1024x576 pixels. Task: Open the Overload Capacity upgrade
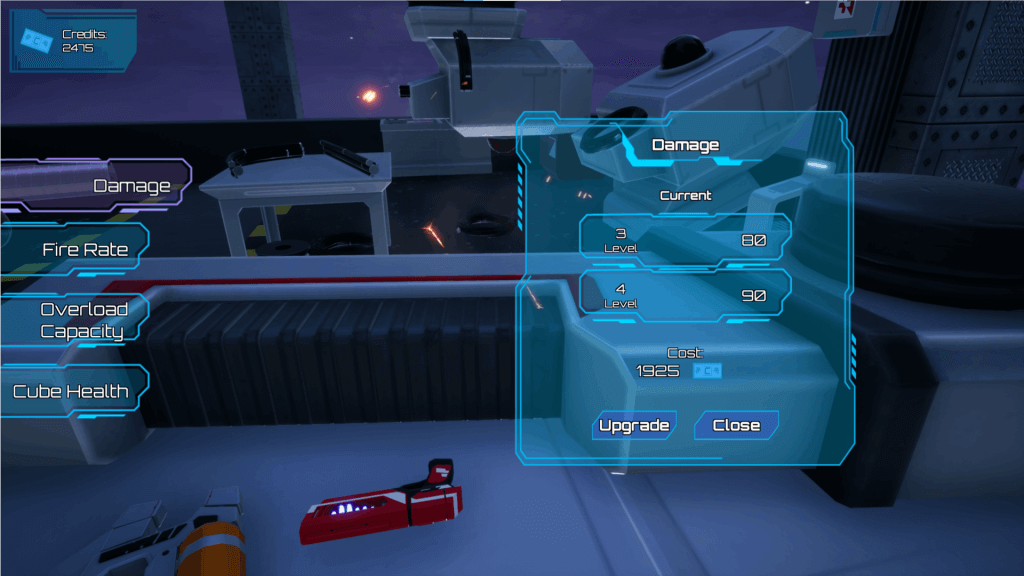83,320
